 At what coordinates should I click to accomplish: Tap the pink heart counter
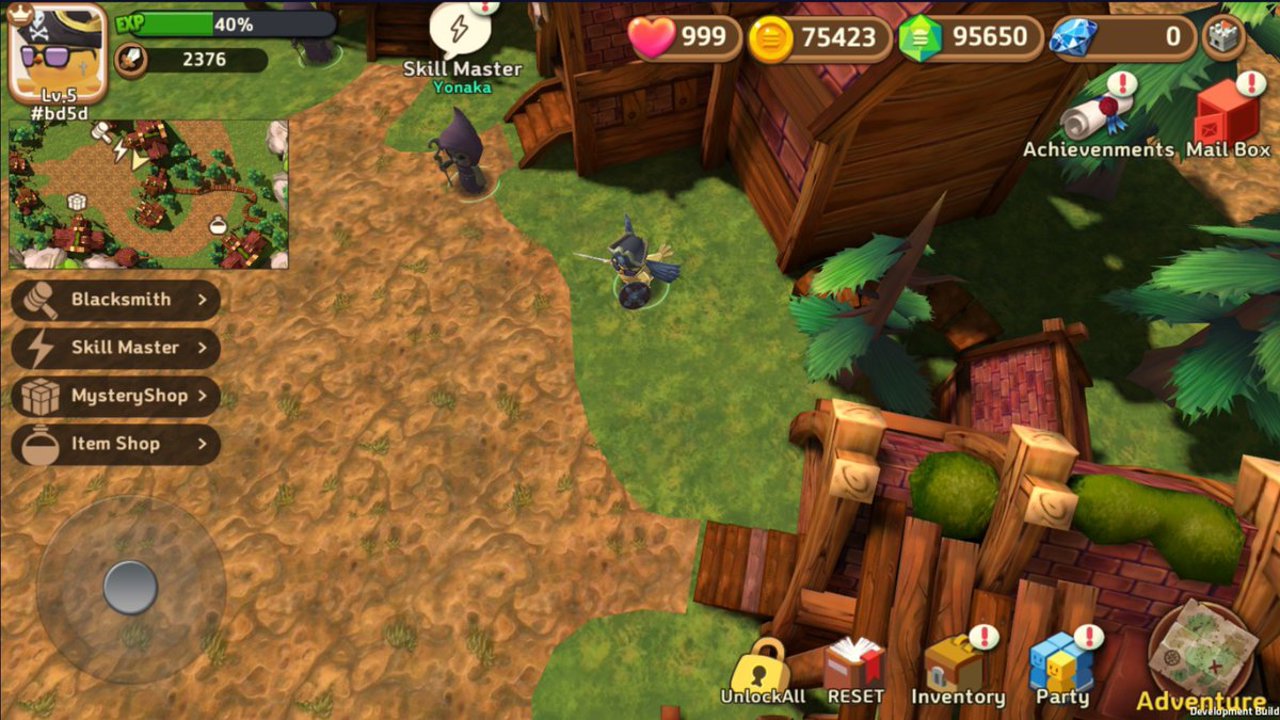[x=685, y=38]
